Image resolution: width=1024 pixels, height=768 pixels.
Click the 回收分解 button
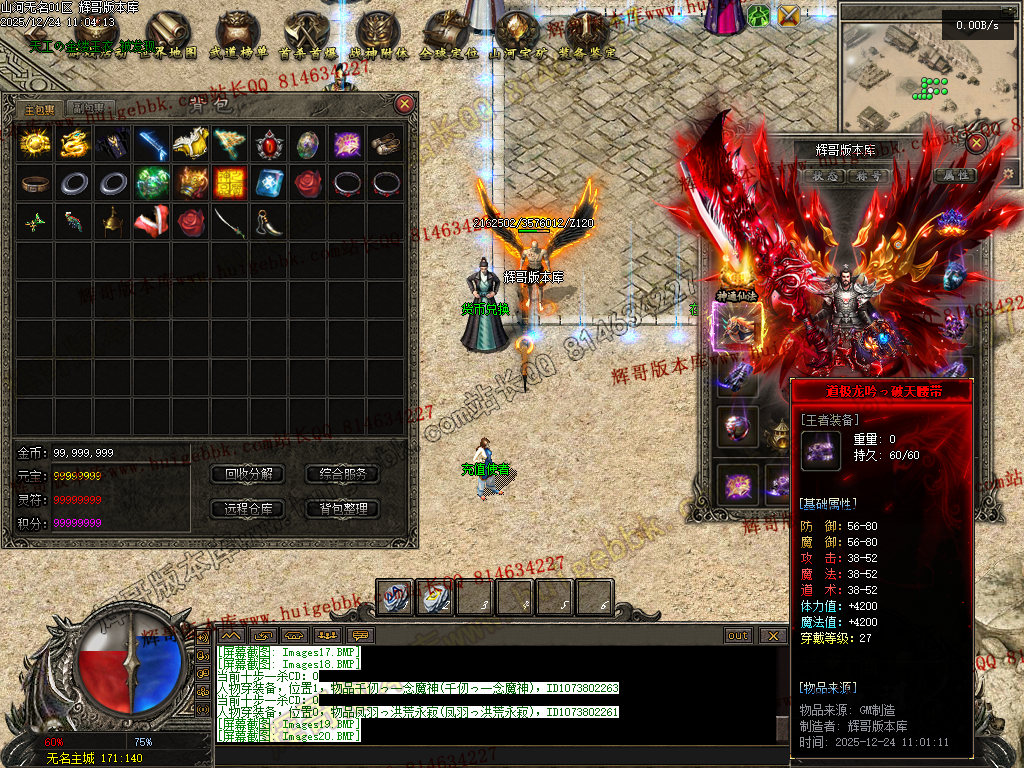click(x=248, y=474)
